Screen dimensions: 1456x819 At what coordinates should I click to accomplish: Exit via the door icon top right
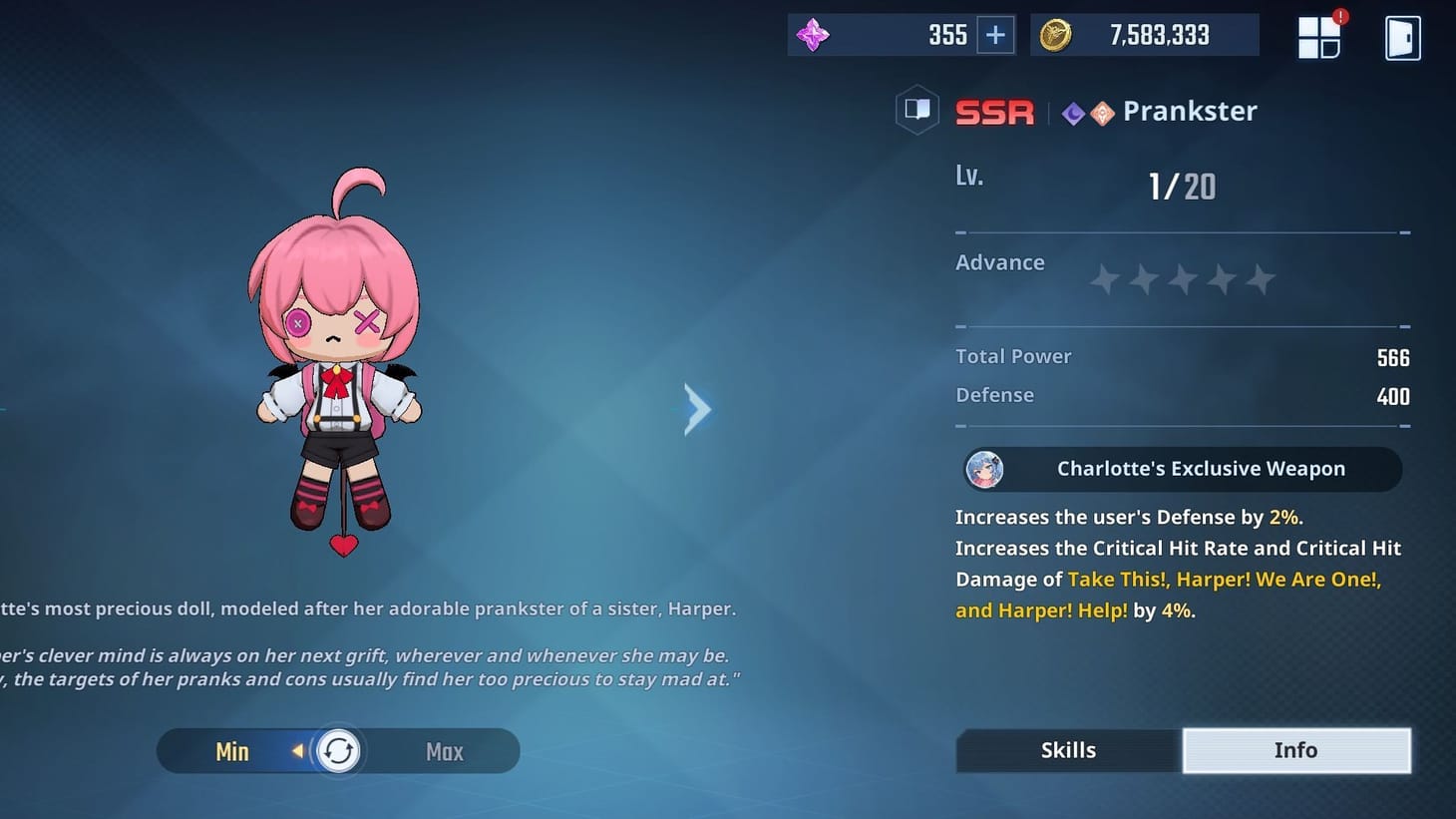[x=1401, y=37]
